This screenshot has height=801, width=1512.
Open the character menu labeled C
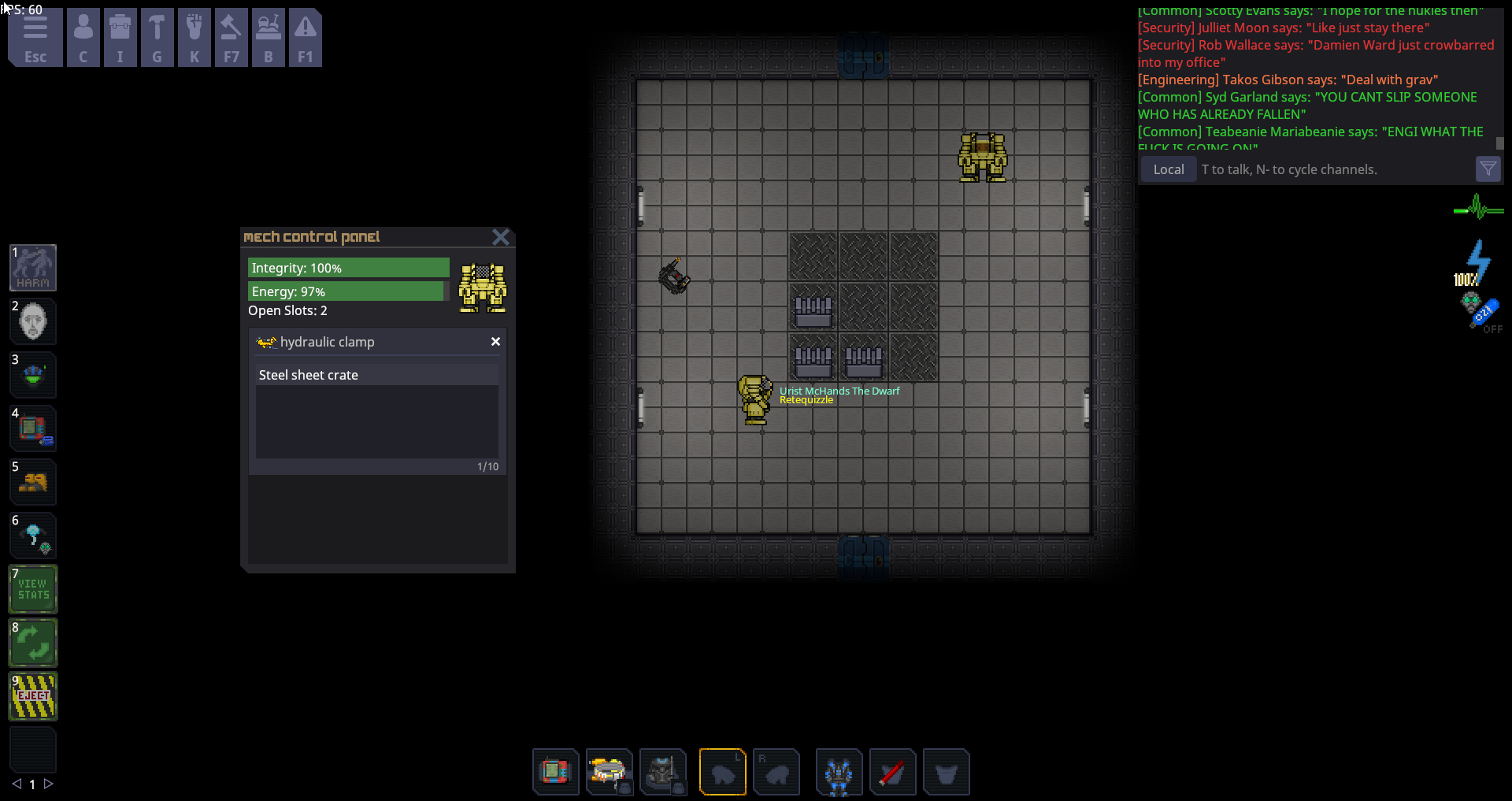point(83,37)
